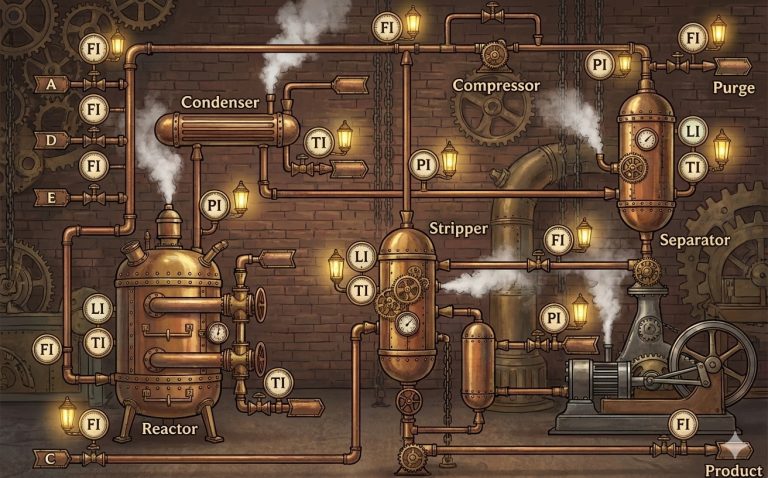Select the feed C inlet tag
This screenshot has height=478, width=768.
51,458
